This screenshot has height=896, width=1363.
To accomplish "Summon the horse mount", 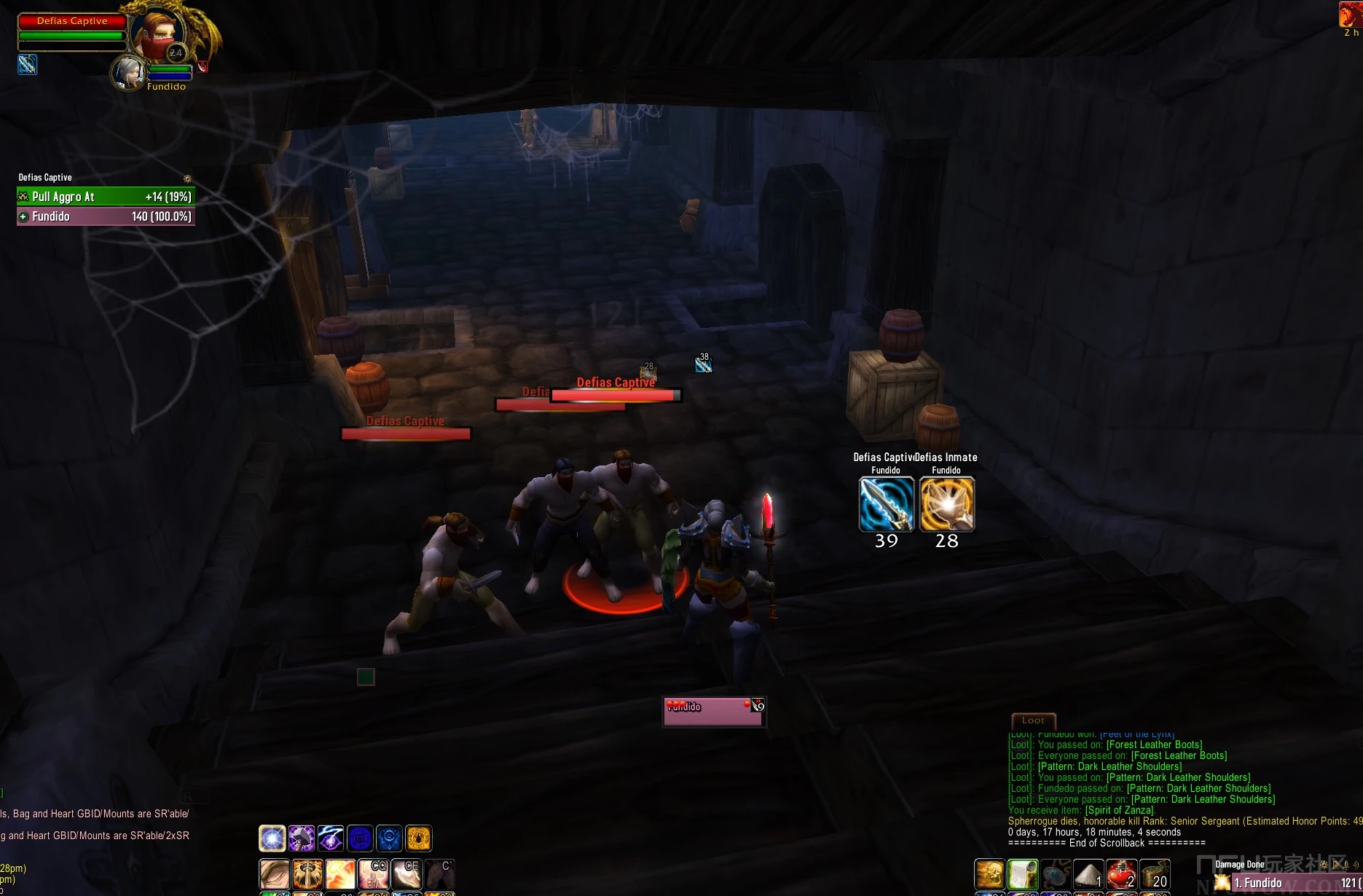I will click(439, 873).
